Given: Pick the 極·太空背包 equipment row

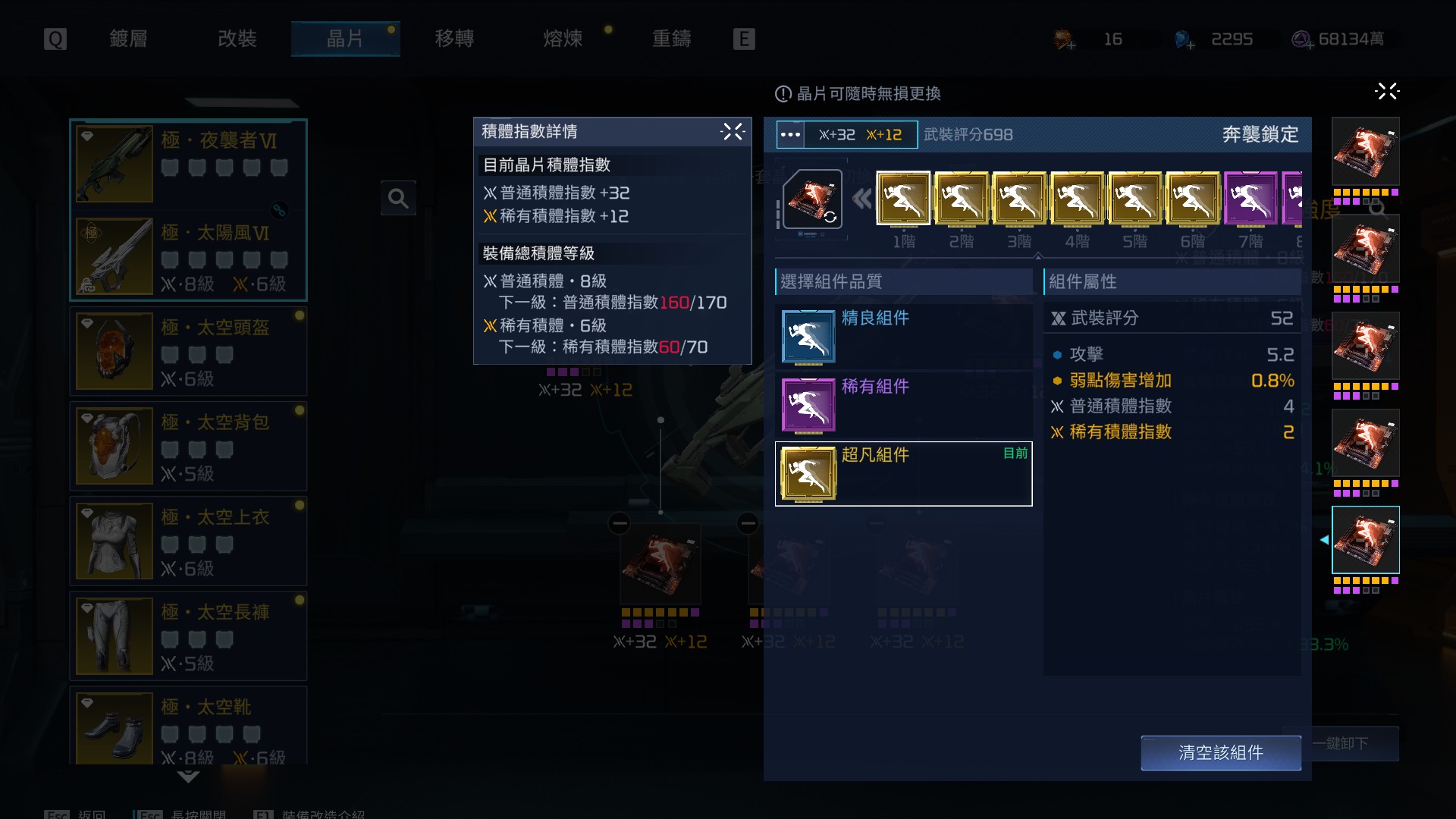Looking at the screenshot, I should [188, 447].
